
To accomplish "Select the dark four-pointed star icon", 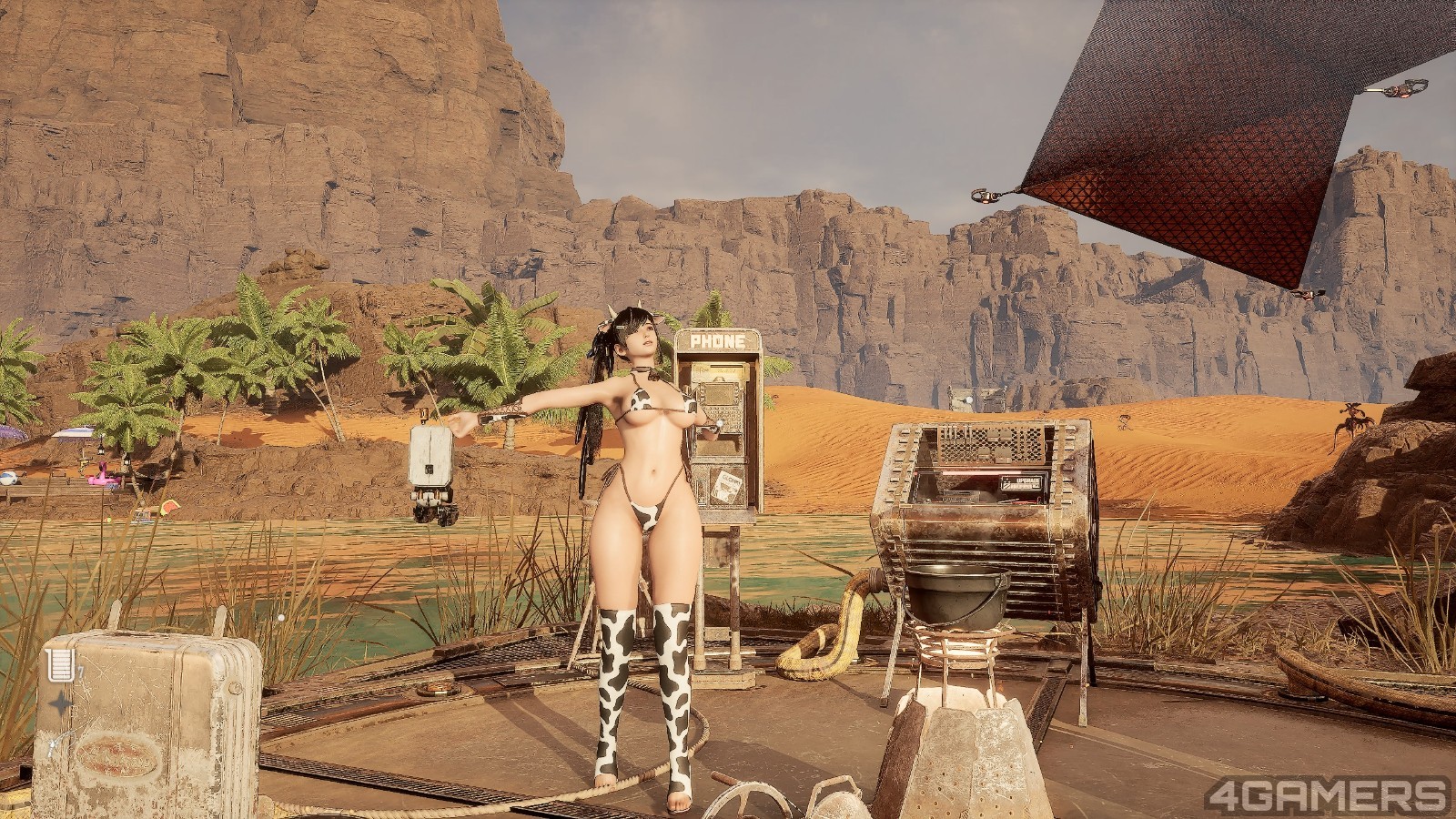I will point(59,703).
